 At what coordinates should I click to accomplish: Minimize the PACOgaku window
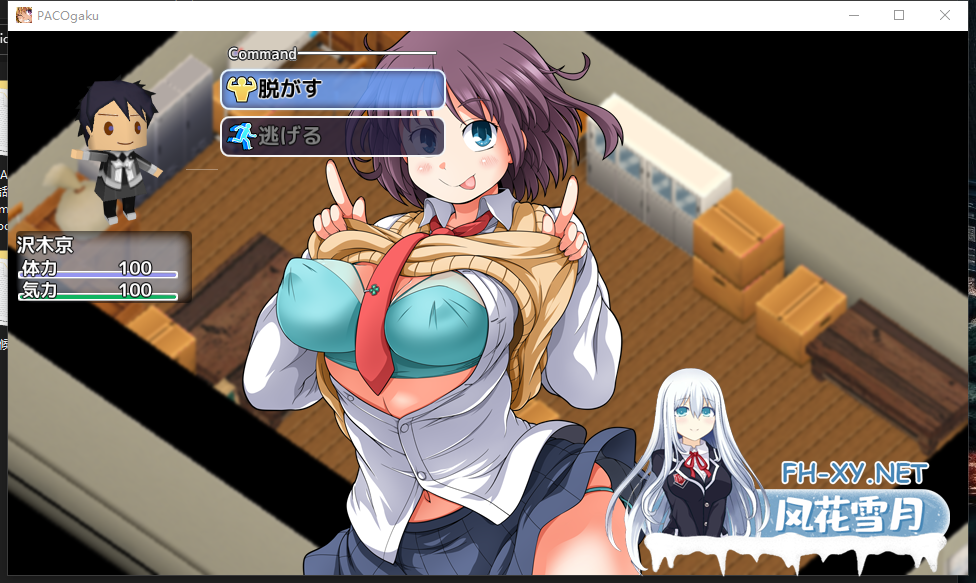[853, 15]
